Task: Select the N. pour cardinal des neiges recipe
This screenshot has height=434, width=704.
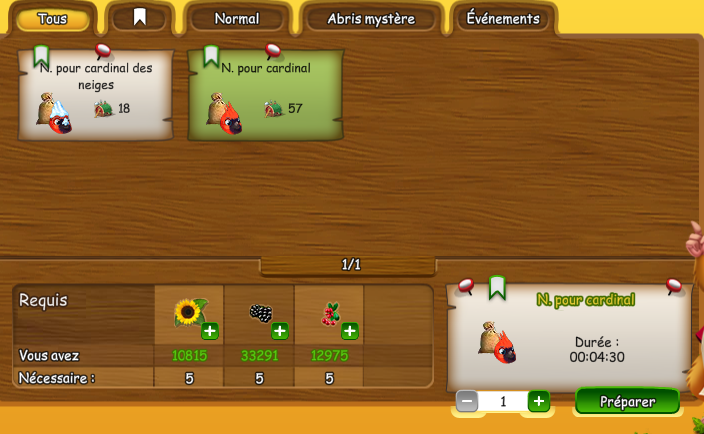Action: point(96,95)
